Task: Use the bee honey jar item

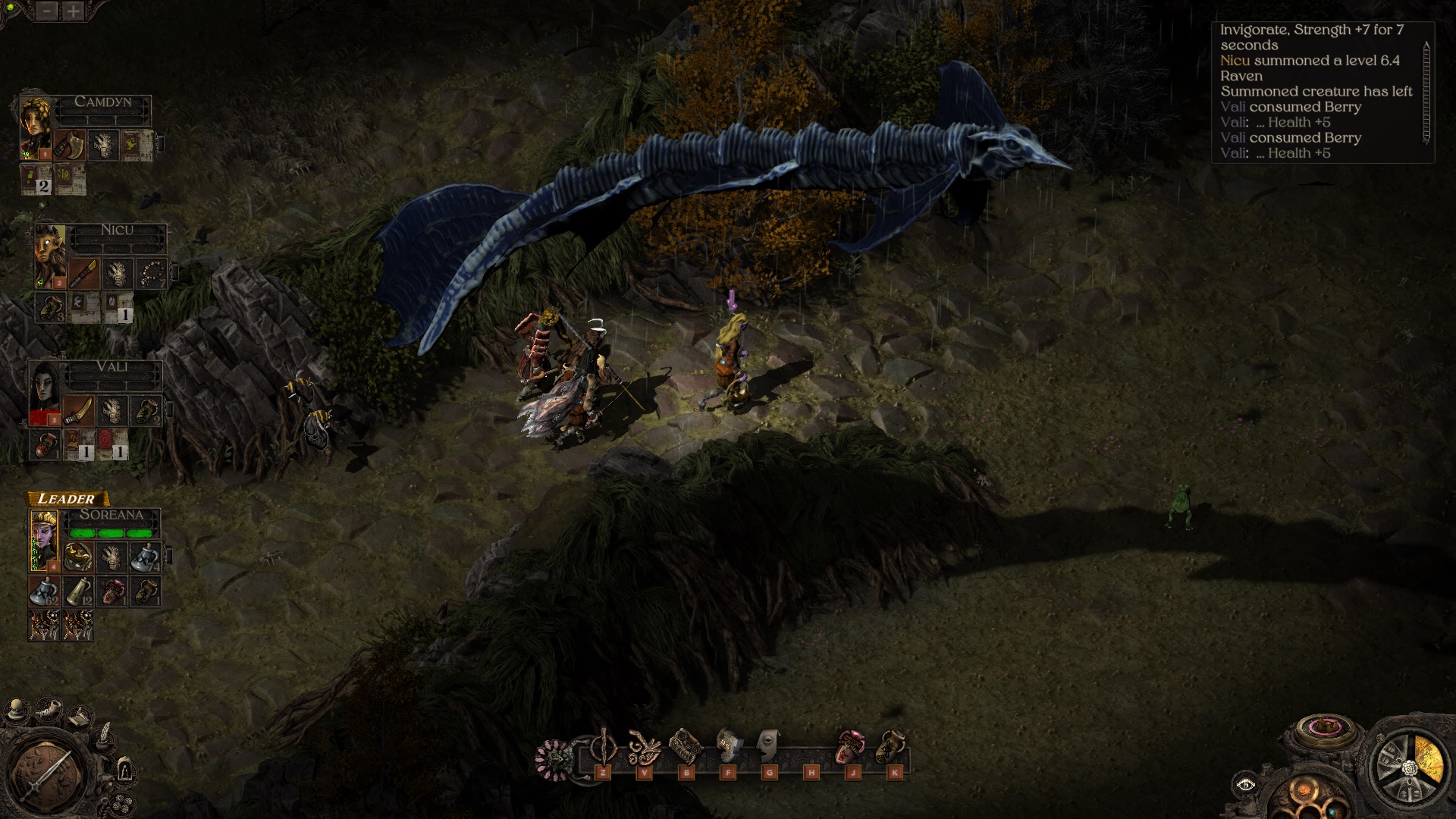Action: click(892, 748)
